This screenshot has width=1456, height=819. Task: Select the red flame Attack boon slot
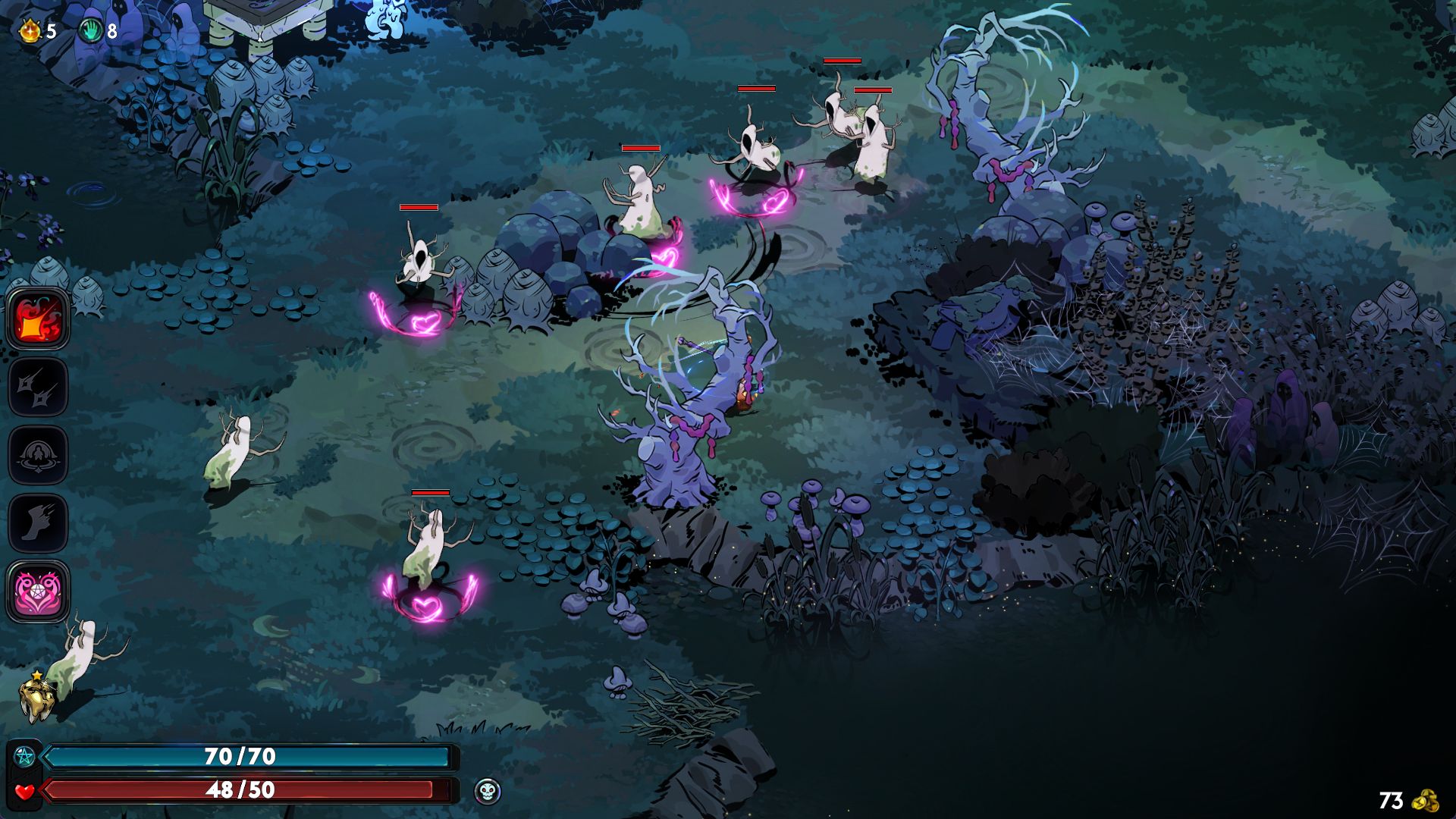[x=38, y=319]
